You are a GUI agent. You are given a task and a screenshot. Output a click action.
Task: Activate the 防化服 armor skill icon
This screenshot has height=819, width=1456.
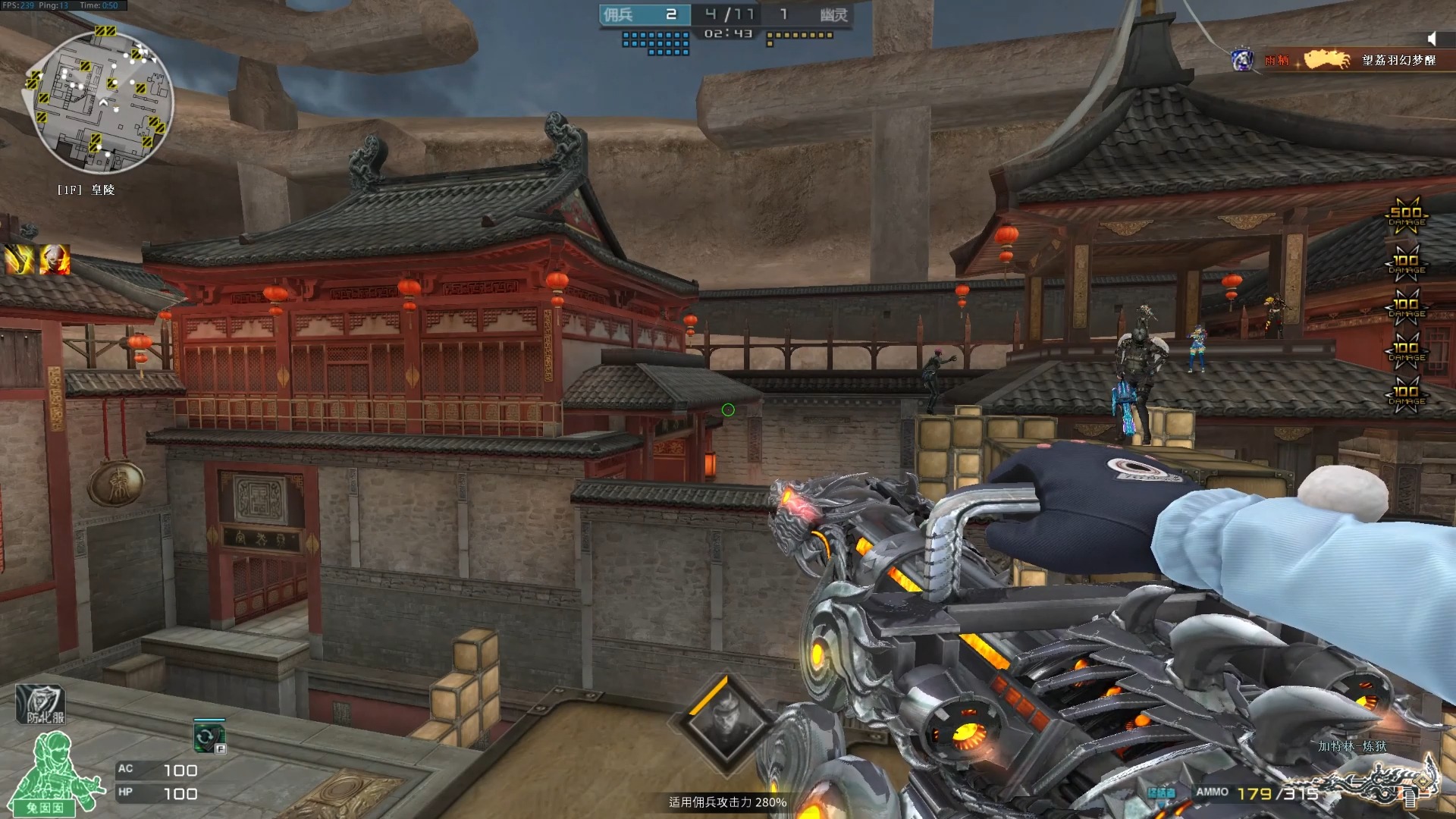[41, 704]
